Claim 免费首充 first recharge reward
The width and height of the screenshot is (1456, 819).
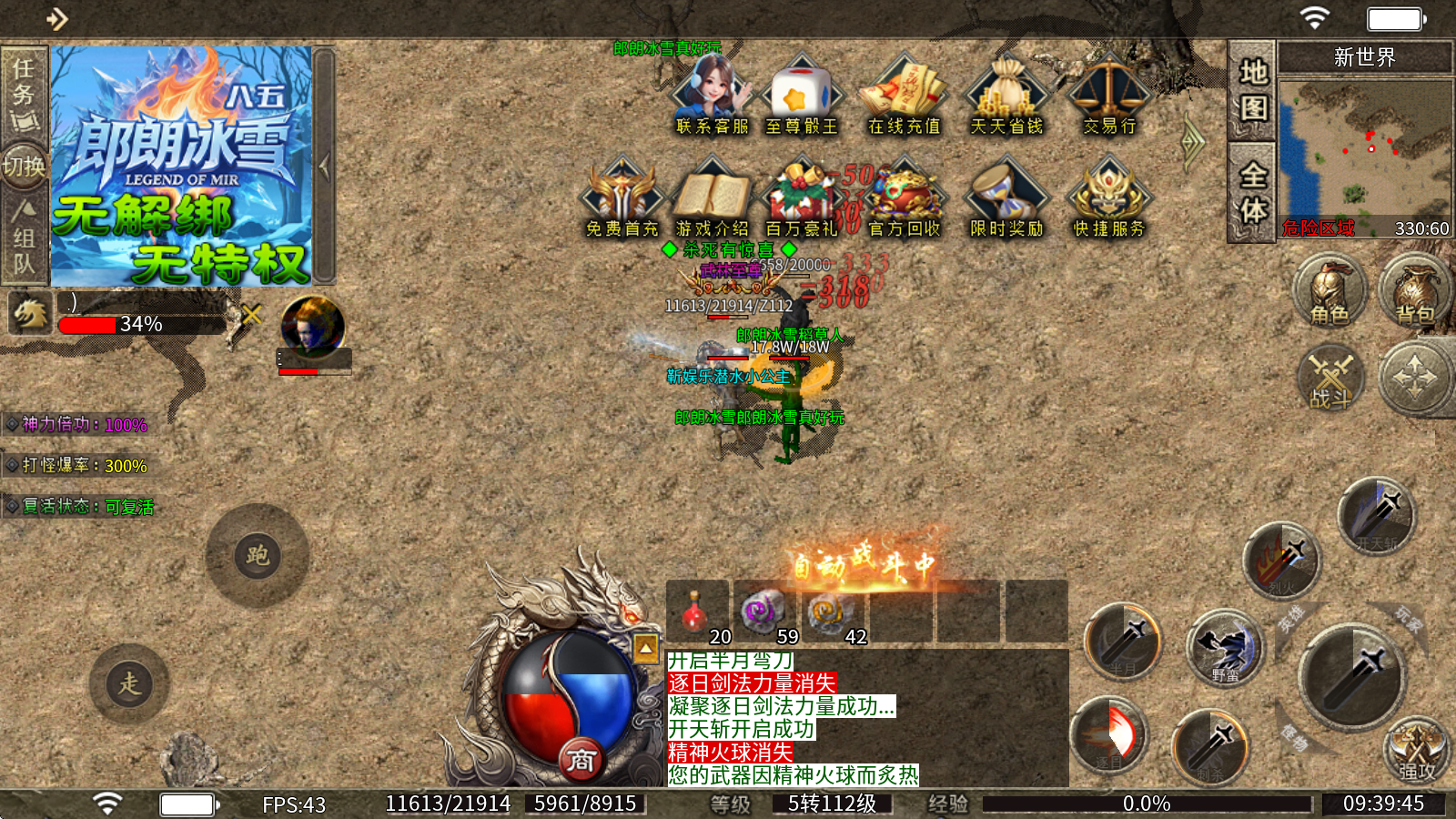(622, 198)
